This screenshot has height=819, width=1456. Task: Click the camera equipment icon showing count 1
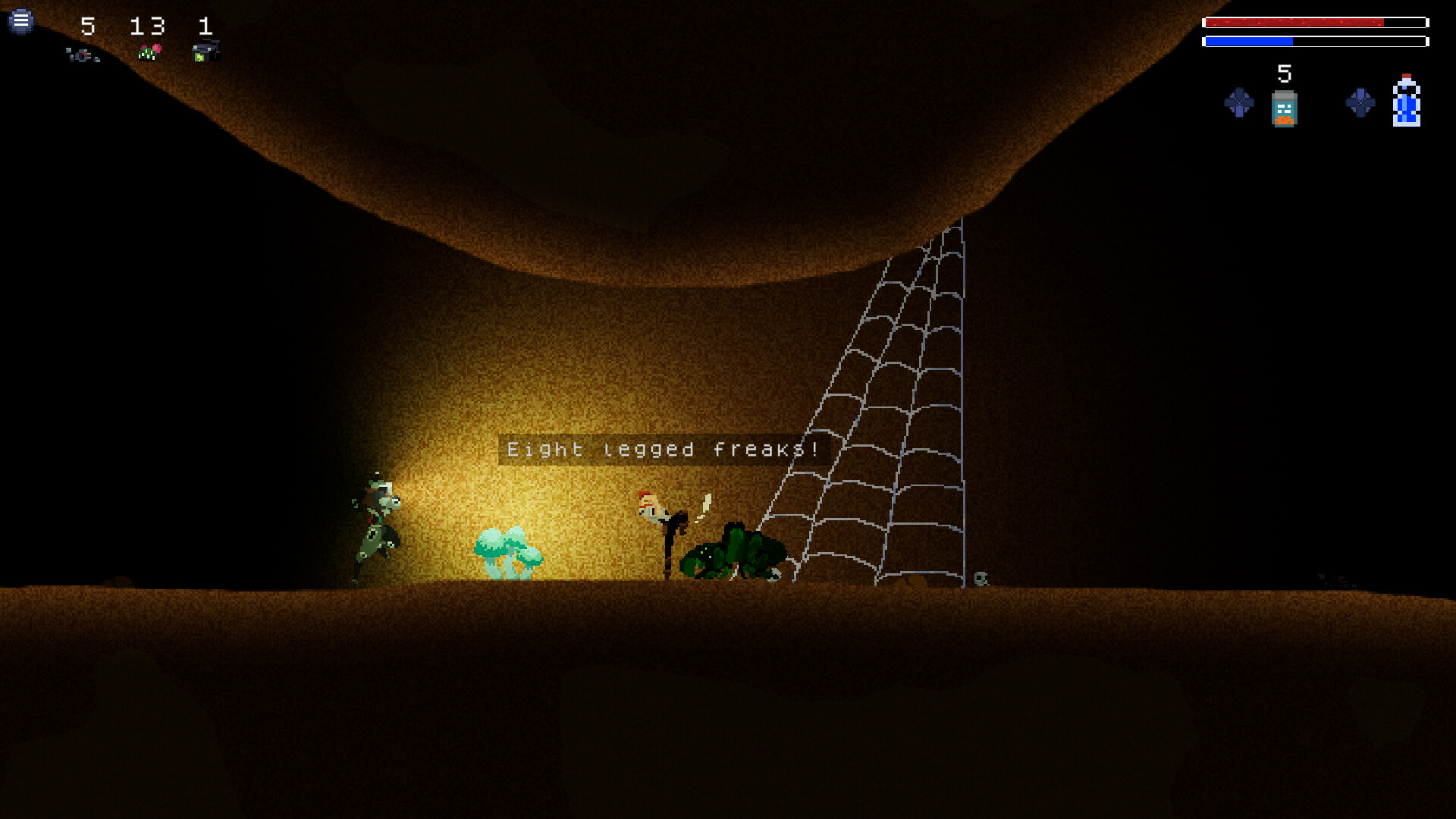206,50
